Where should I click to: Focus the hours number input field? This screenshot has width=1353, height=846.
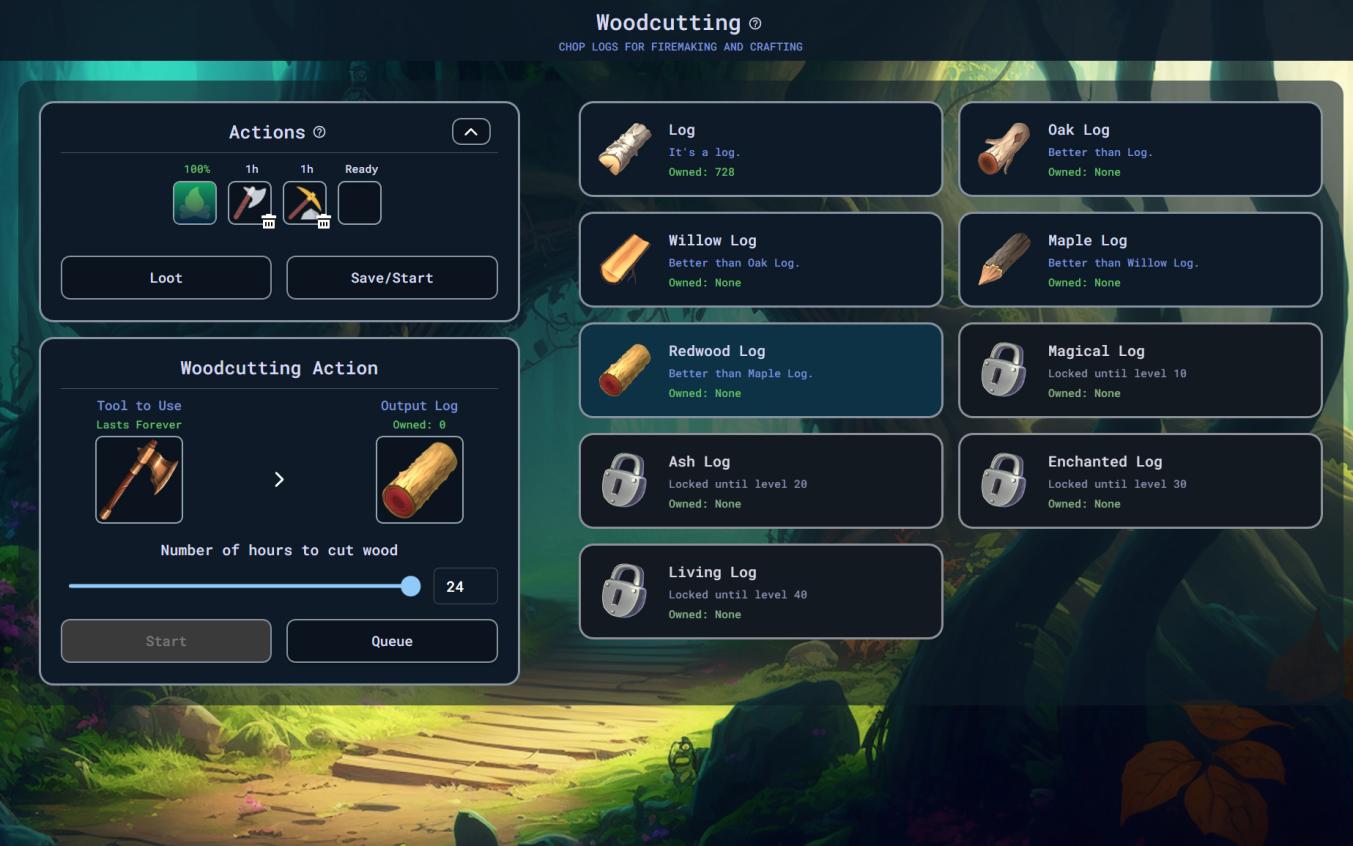pos(465,587)
